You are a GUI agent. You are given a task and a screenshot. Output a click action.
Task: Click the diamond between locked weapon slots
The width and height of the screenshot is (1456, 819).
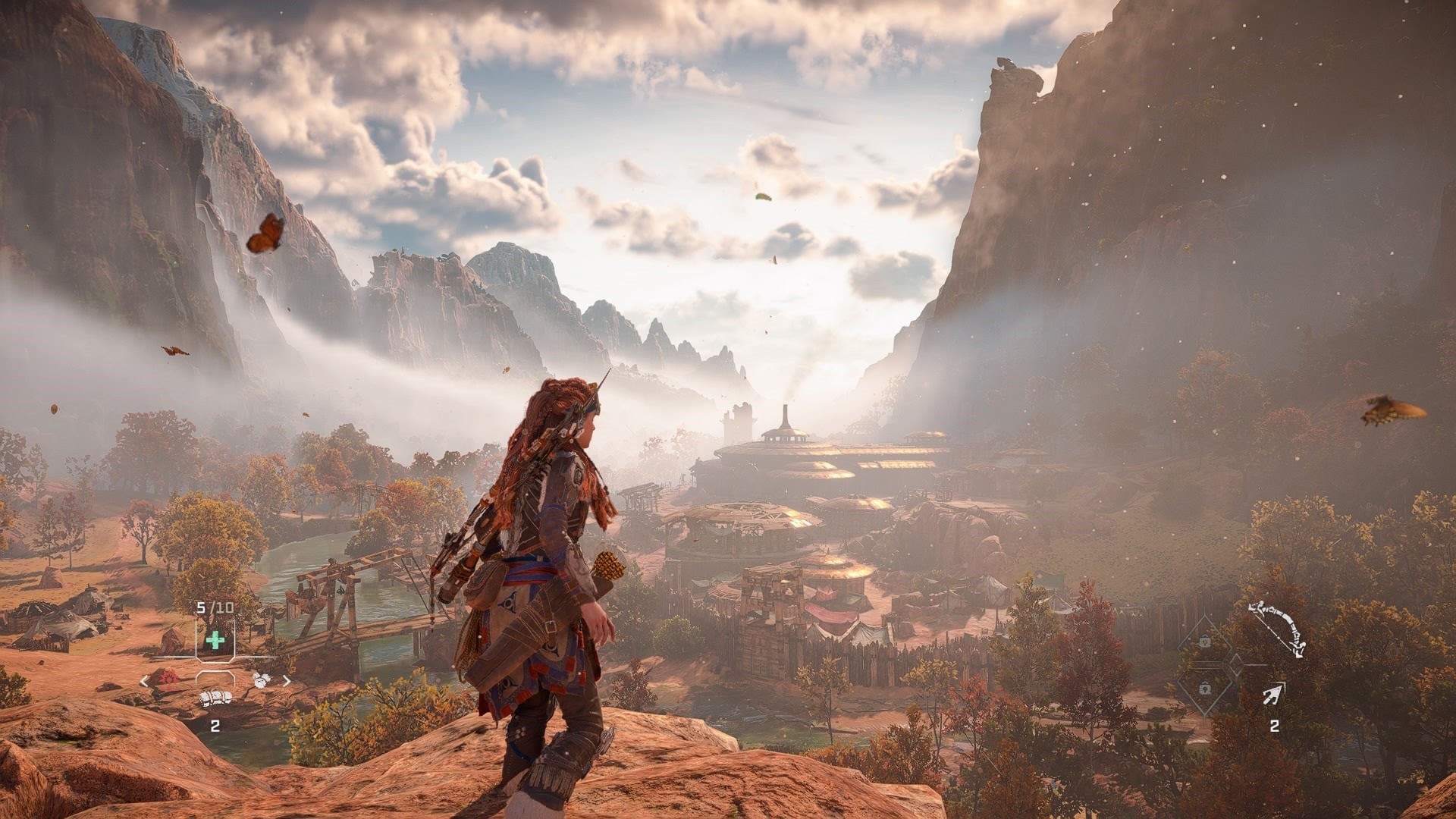point(1237,664)
